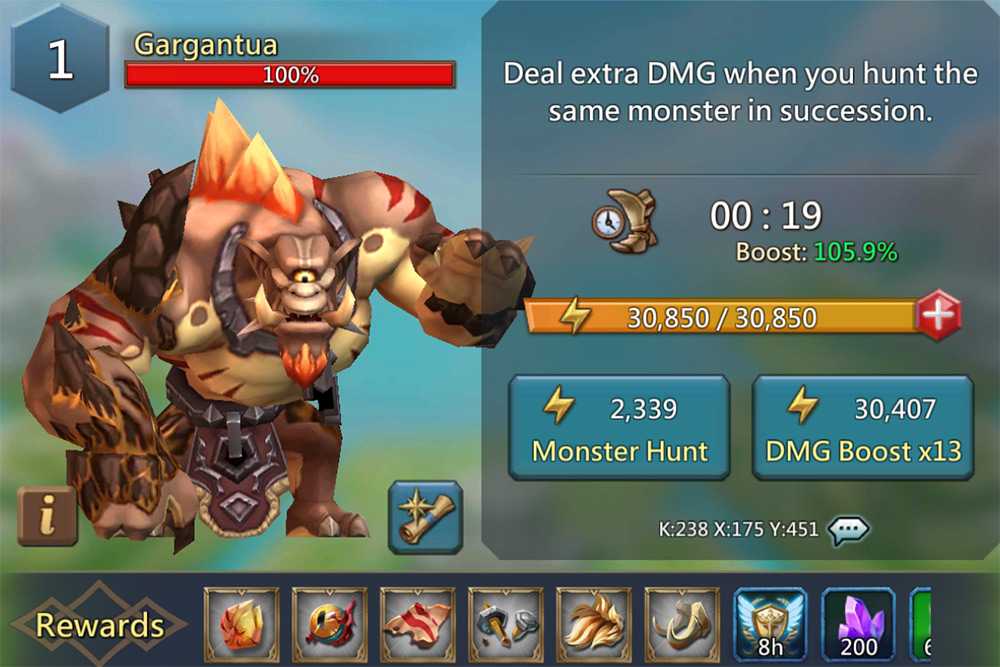Select the red torn cloth reward
The width and height of the screenshot is (1000, 667).
pos(418,625)
